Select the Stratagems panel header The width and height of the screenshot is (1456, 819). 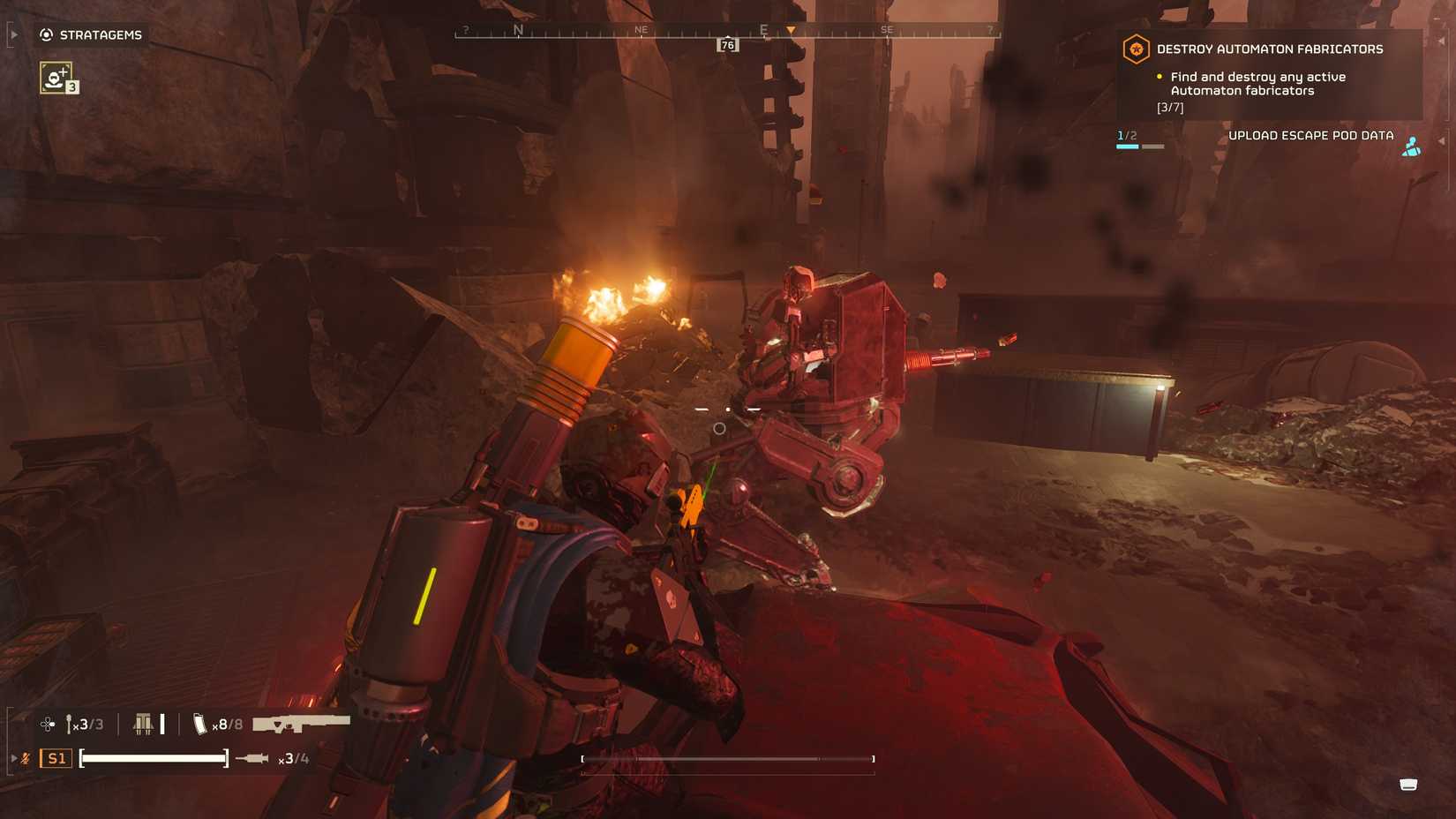tap(100, 34)
